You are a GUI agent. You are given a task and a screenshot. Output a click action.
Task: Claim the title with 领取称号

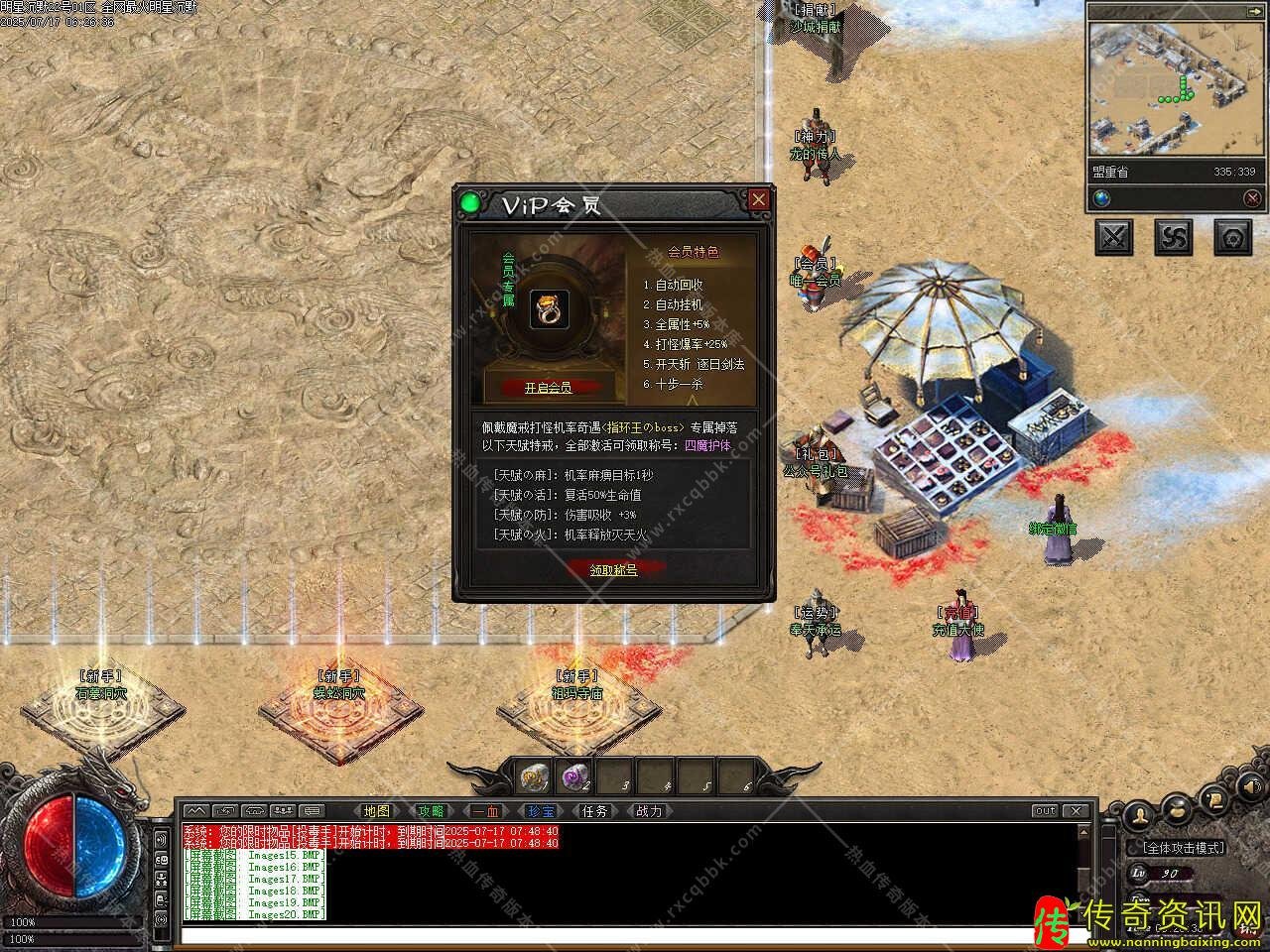click(614, 569)
